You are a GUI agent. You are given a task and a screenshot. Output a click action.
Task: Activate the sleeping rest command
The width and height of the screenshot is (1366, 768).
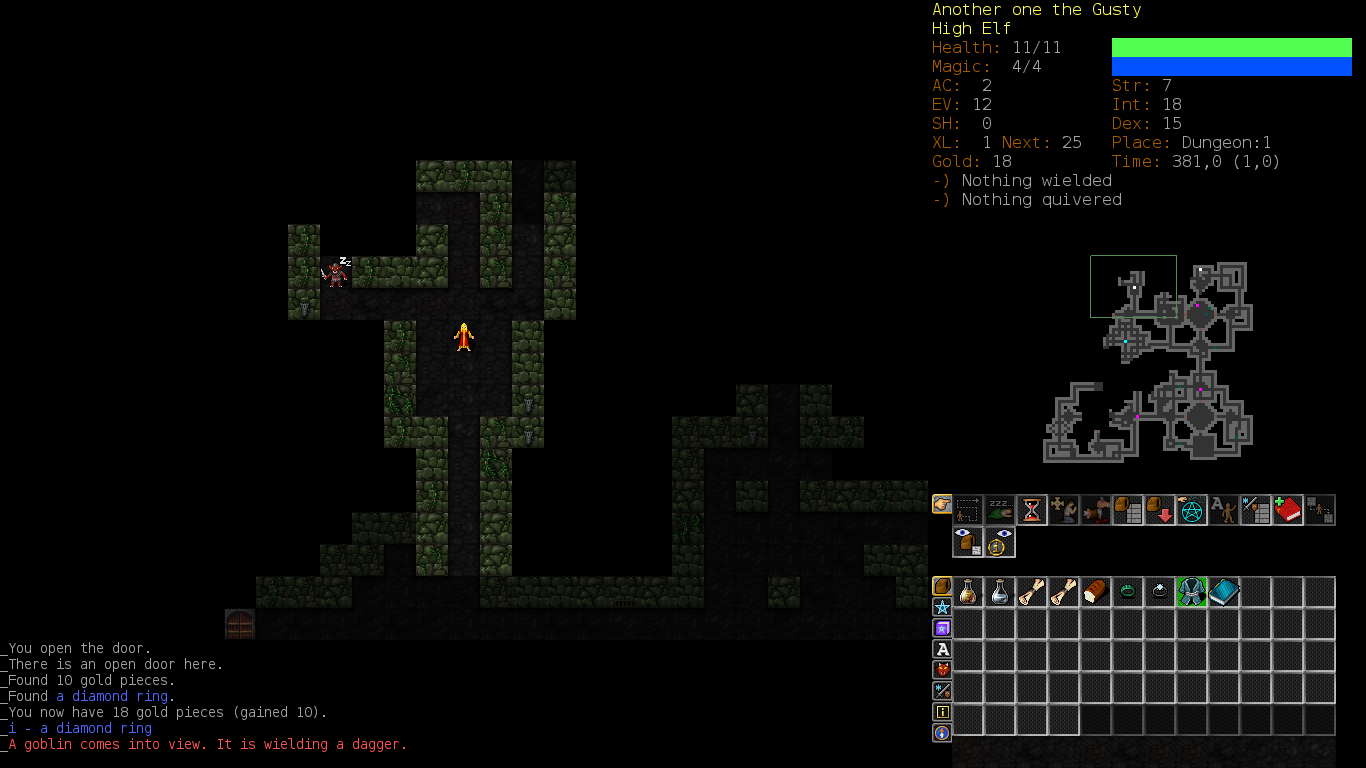click(1000, 510)
